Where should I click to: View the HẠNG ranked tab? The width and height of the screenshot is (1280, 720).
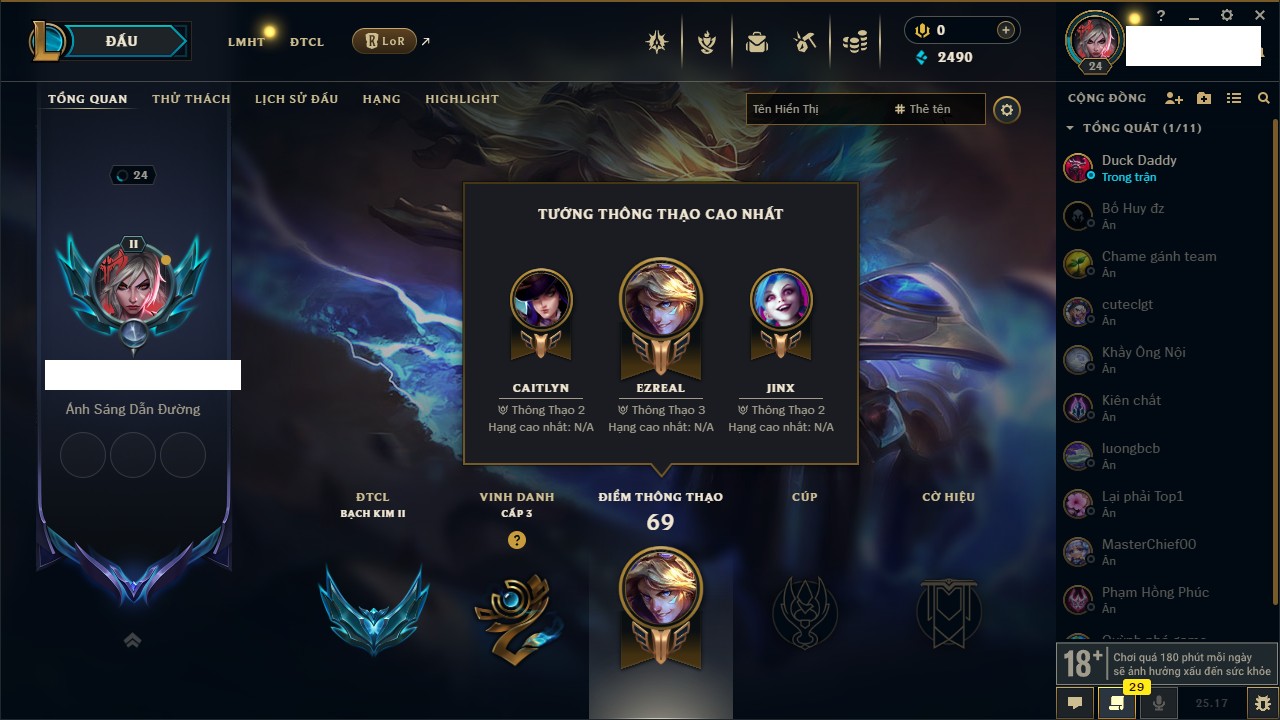click(x=381, y=99)
